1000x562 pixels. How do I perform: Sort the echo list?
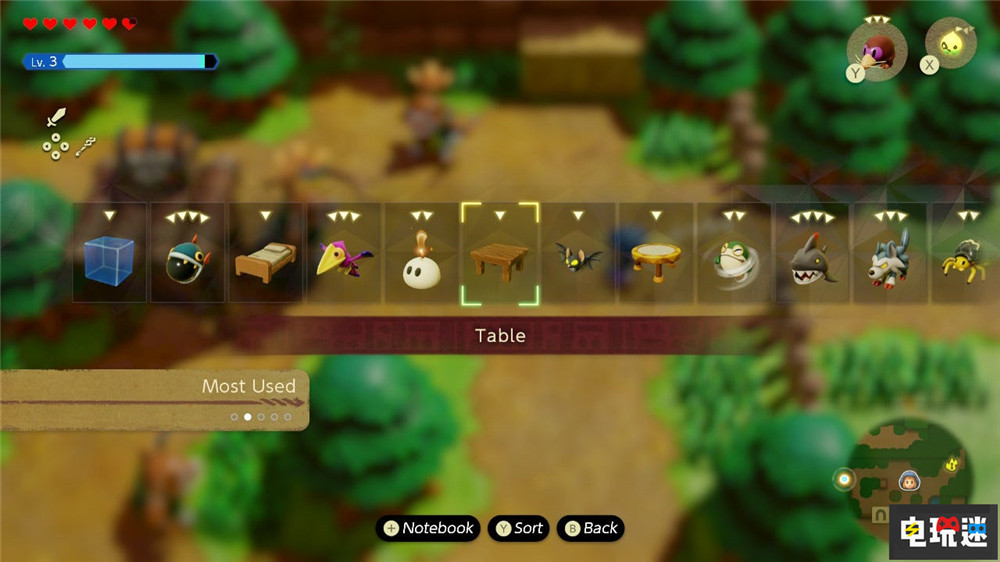pyautogui.click(x=518, y=528)
